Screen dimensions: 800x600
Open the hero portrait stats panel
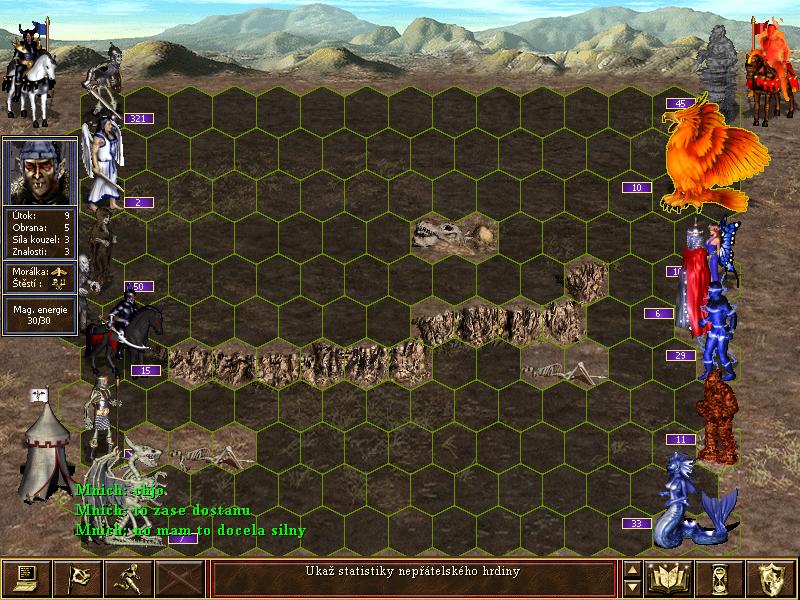tap(40, 170)
